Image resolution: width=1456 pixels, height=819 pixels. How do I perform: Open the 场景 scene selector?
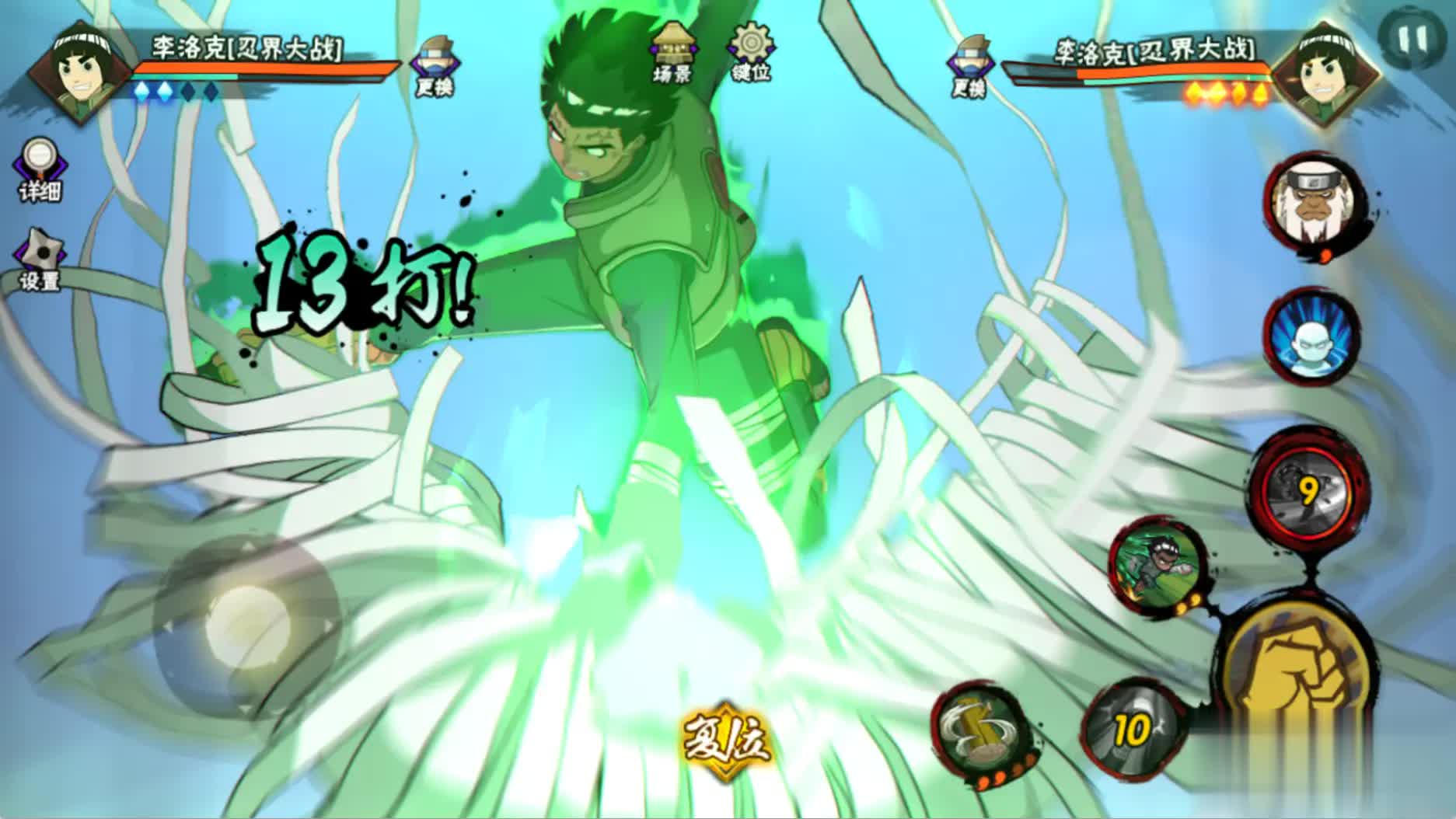(672, 51)
